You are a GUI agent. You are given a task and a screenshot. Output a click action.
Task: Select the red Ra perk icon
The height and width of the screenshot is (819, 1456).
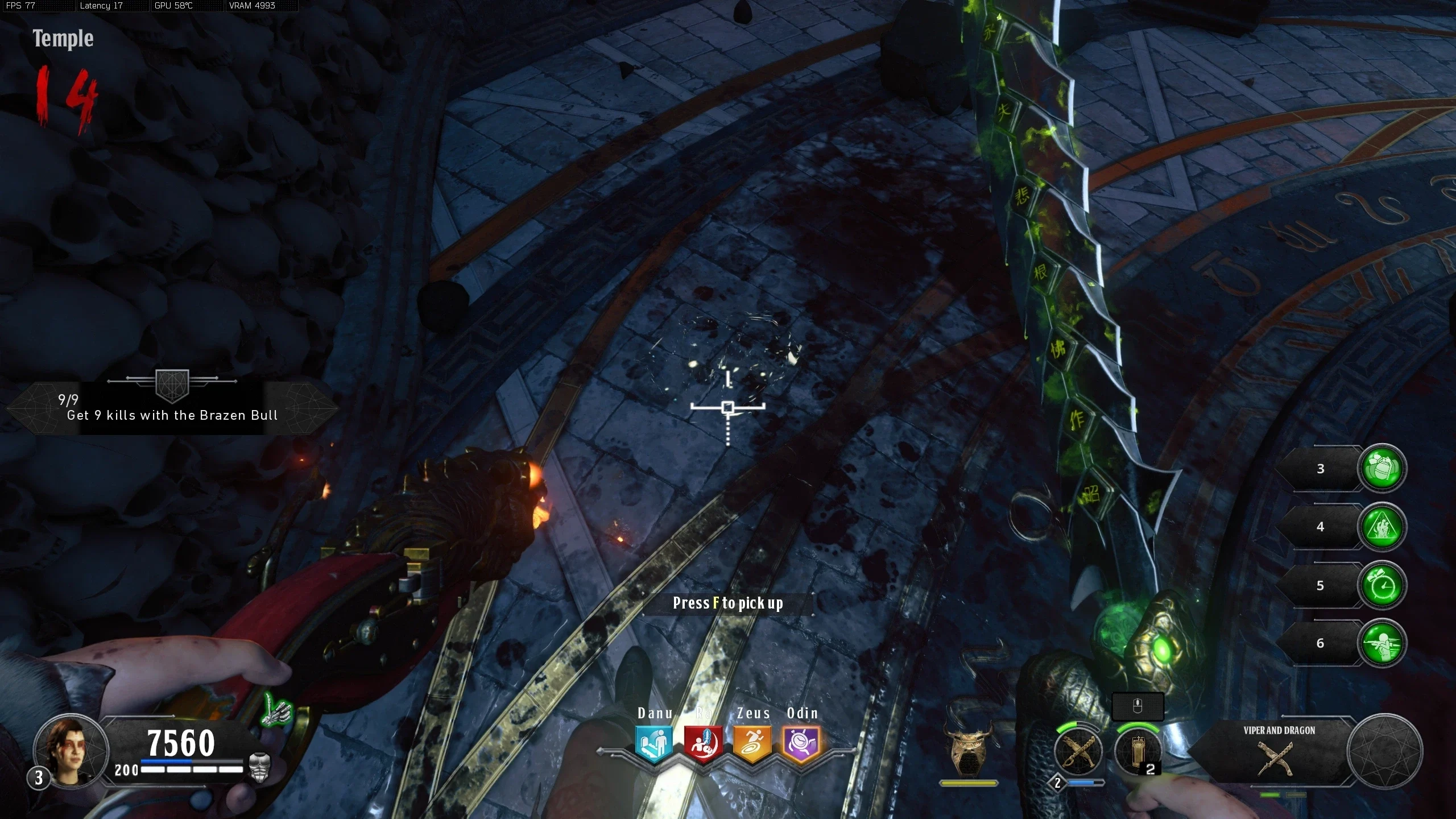pos(703,743)
